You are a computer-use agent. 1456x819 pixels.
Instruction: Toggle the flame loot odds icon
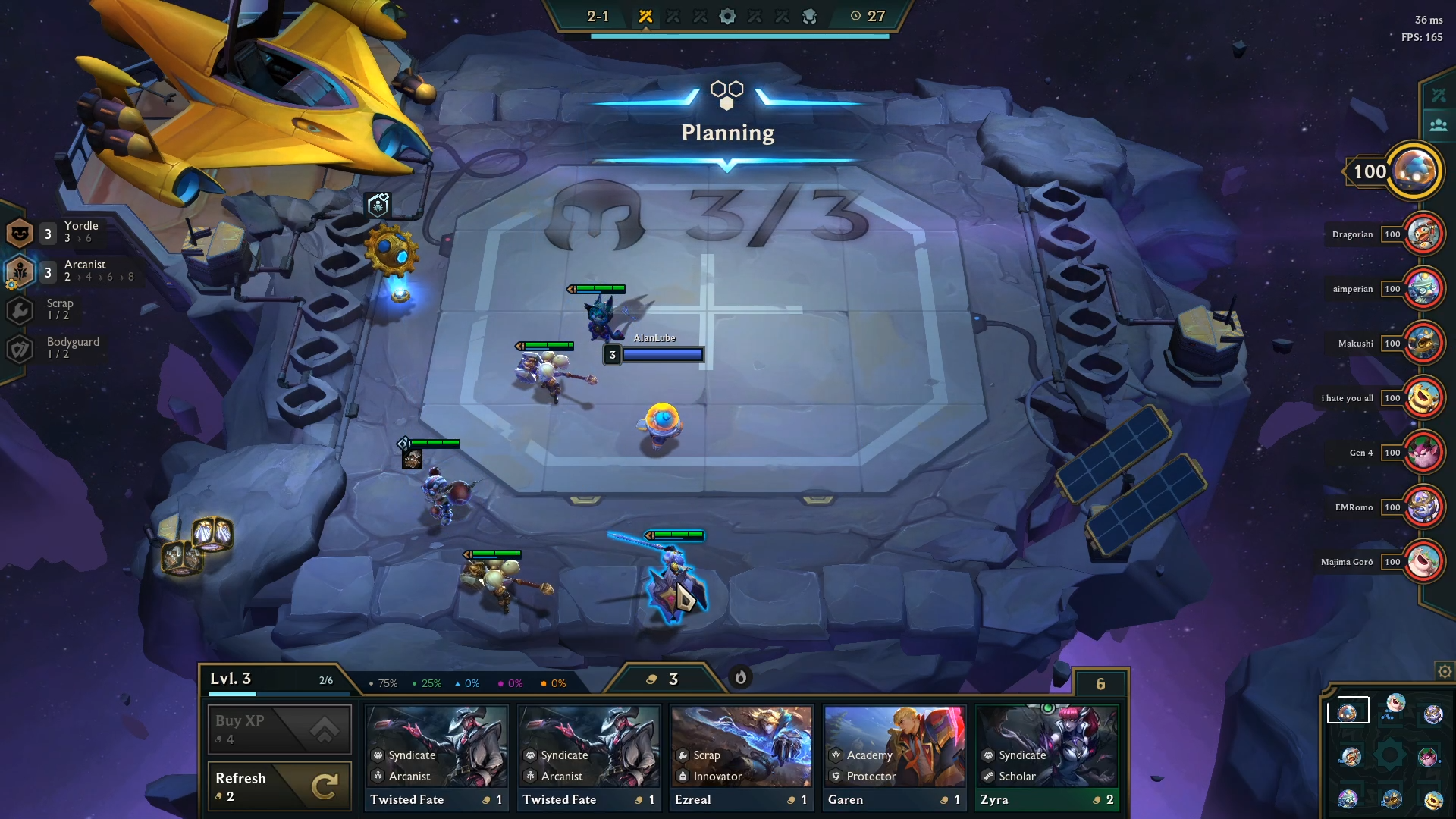[x=741, y=677]
